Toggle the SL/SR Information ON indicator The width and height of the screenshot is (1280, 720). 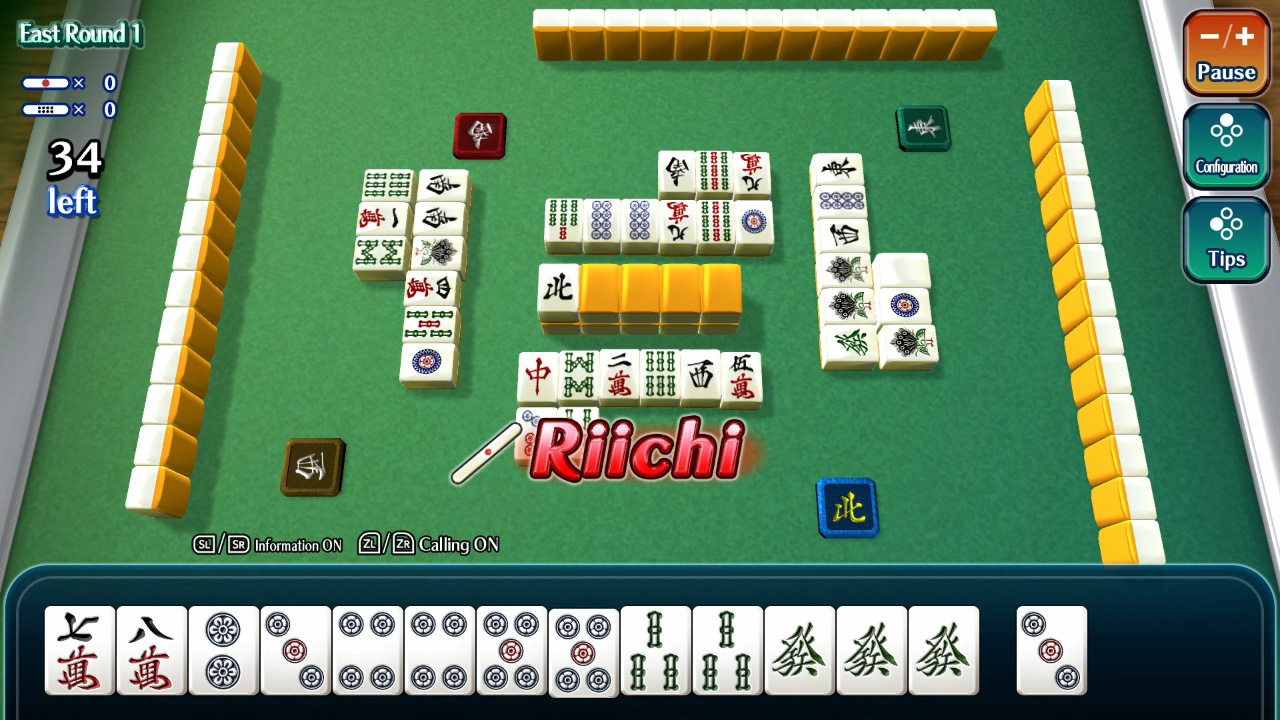(270, 546)
